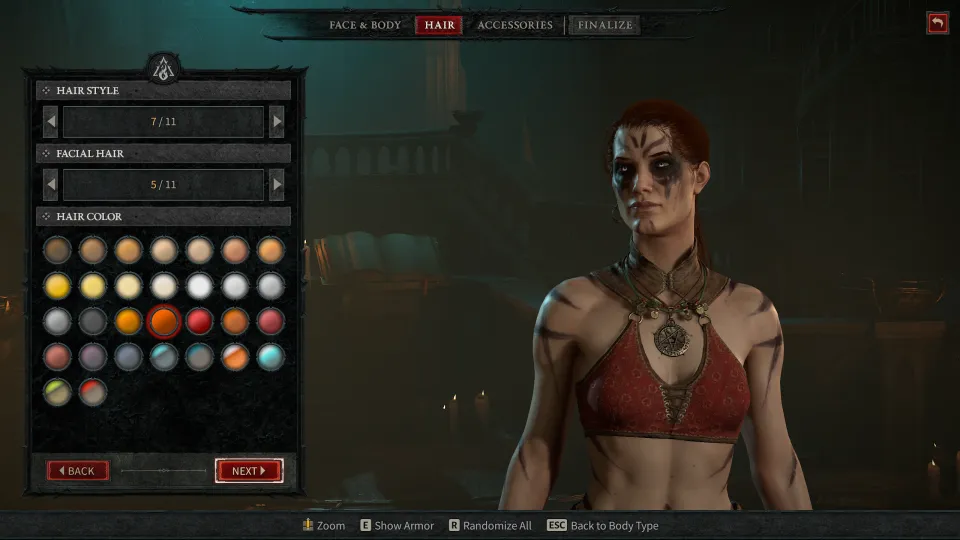Advance to the next facial hair option
960x540 pixels.
pyautogui.click(x=277, y=185)
